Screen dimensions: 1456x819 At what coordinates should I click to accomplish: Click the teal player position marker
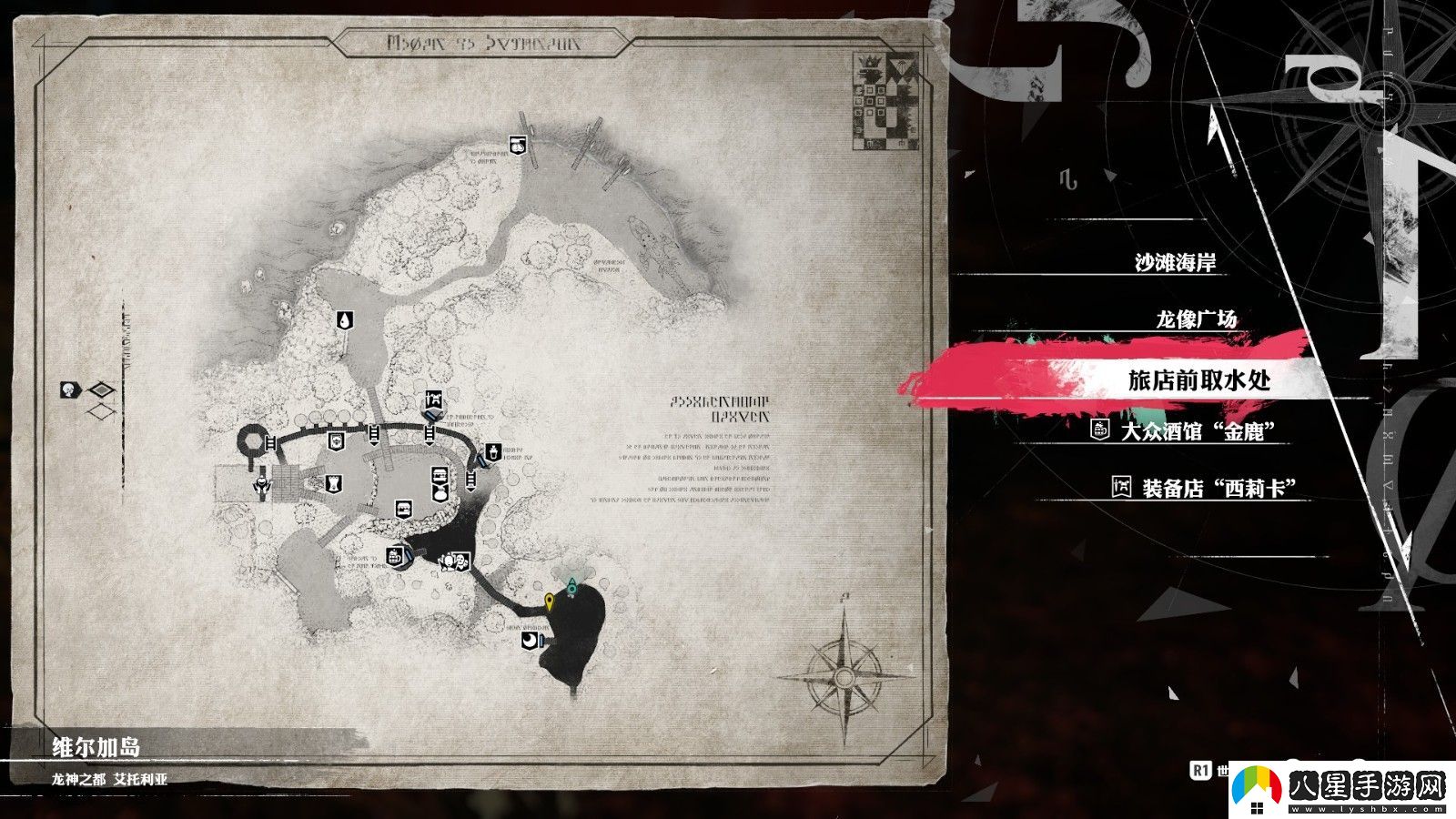(571, 587)
